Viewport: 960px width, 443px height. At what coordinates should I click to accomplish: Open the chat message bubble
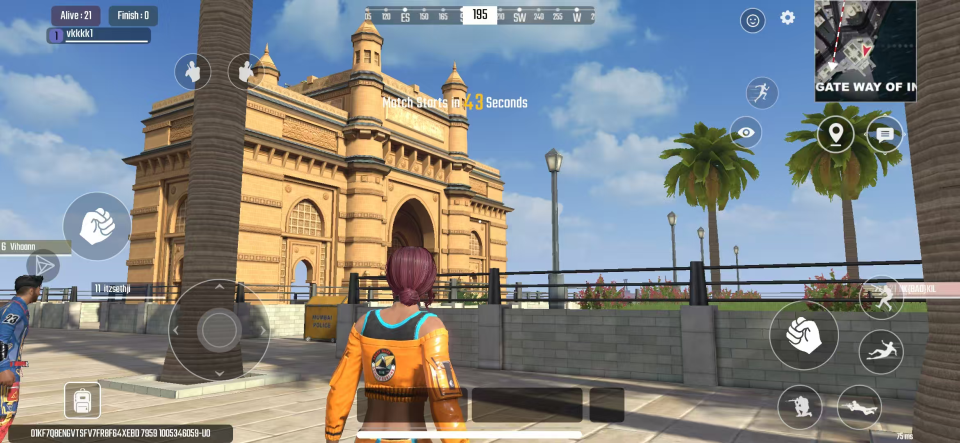885,134
